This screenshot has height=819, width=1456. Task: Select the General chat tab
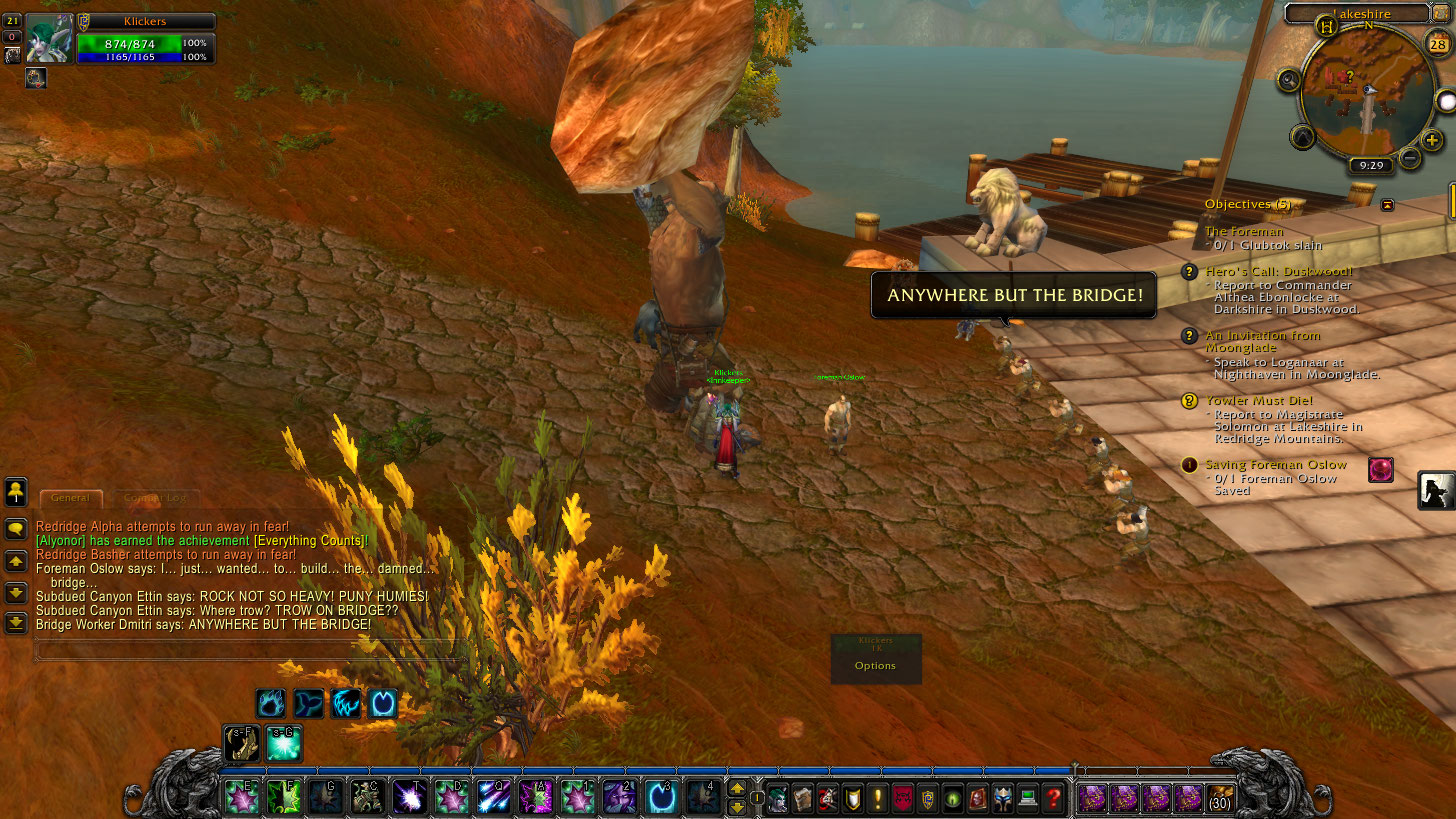(x=70, y=498)
